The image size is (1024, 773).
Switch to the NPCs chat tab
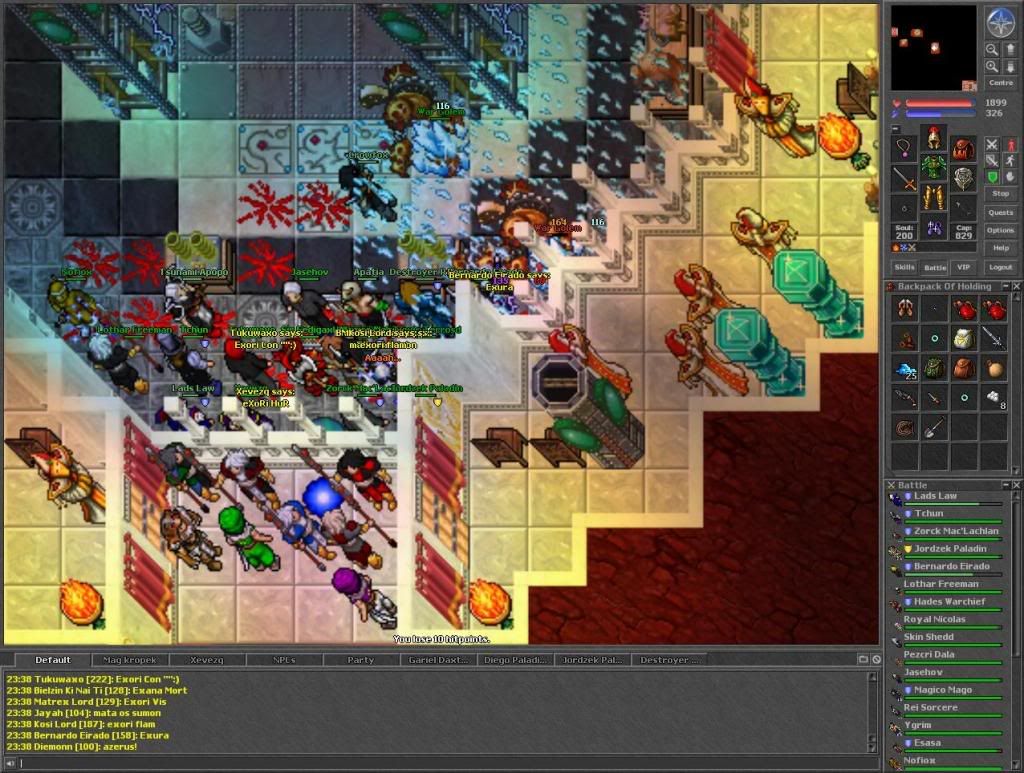pos(284,660)
